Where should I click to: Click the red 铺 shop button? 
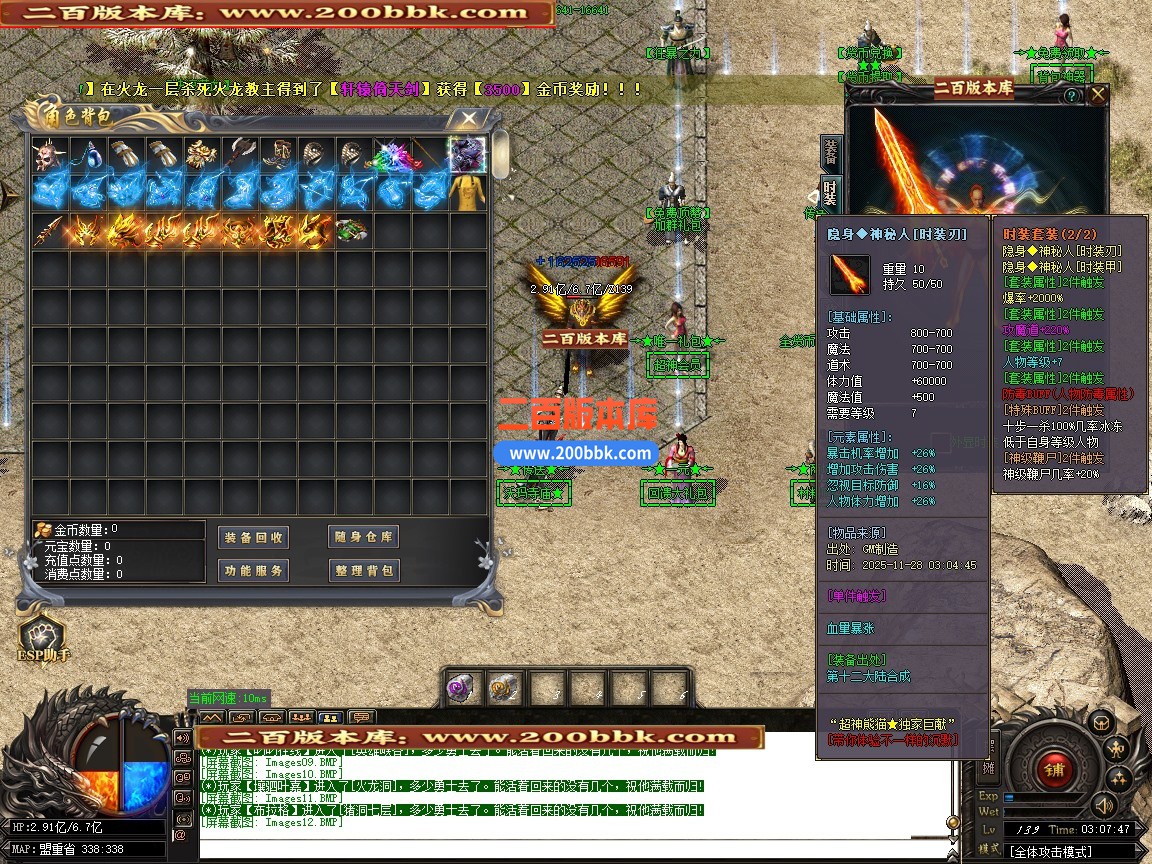click(1053, 769)
